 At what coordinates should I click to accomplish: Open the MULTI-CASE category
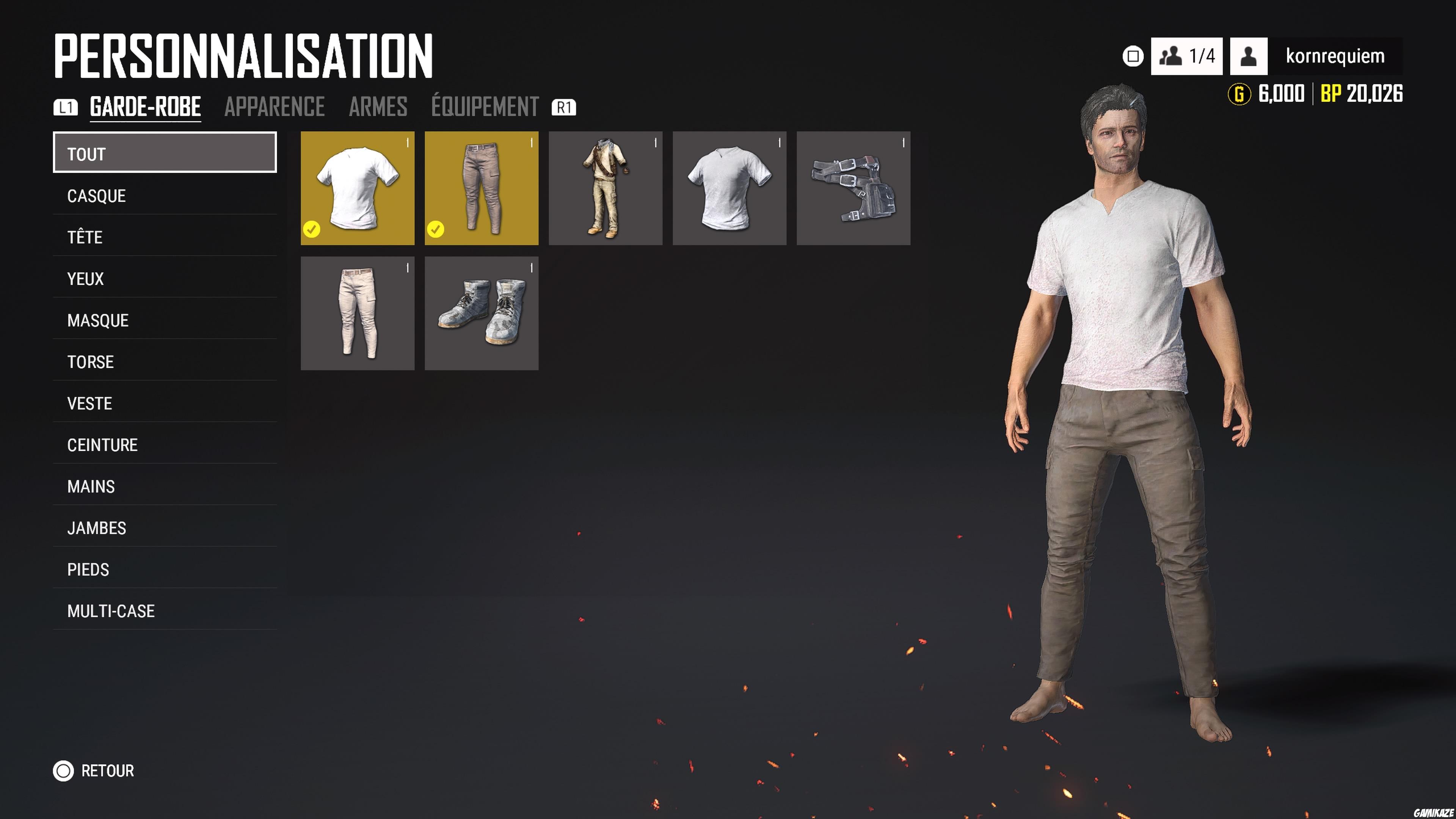111,611
